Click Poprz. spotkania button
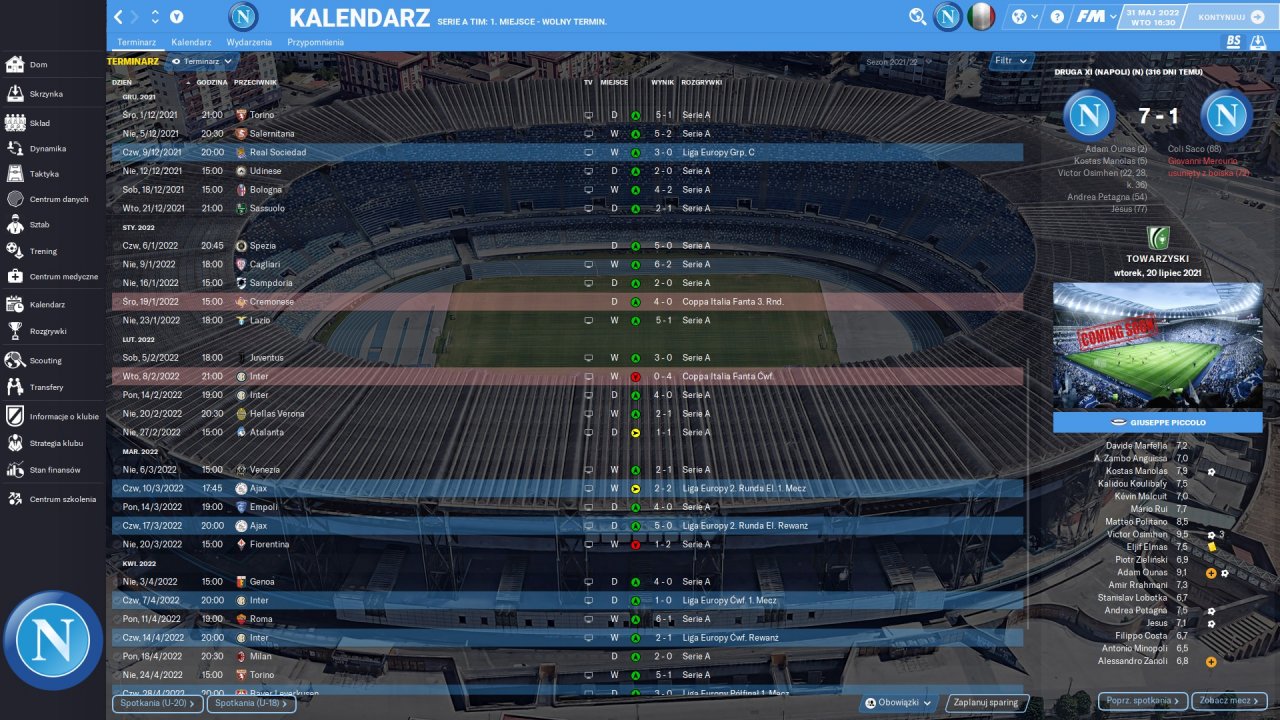This screenshot has width=1280, height=720. pyautogui.click(x=1143, y=701)
